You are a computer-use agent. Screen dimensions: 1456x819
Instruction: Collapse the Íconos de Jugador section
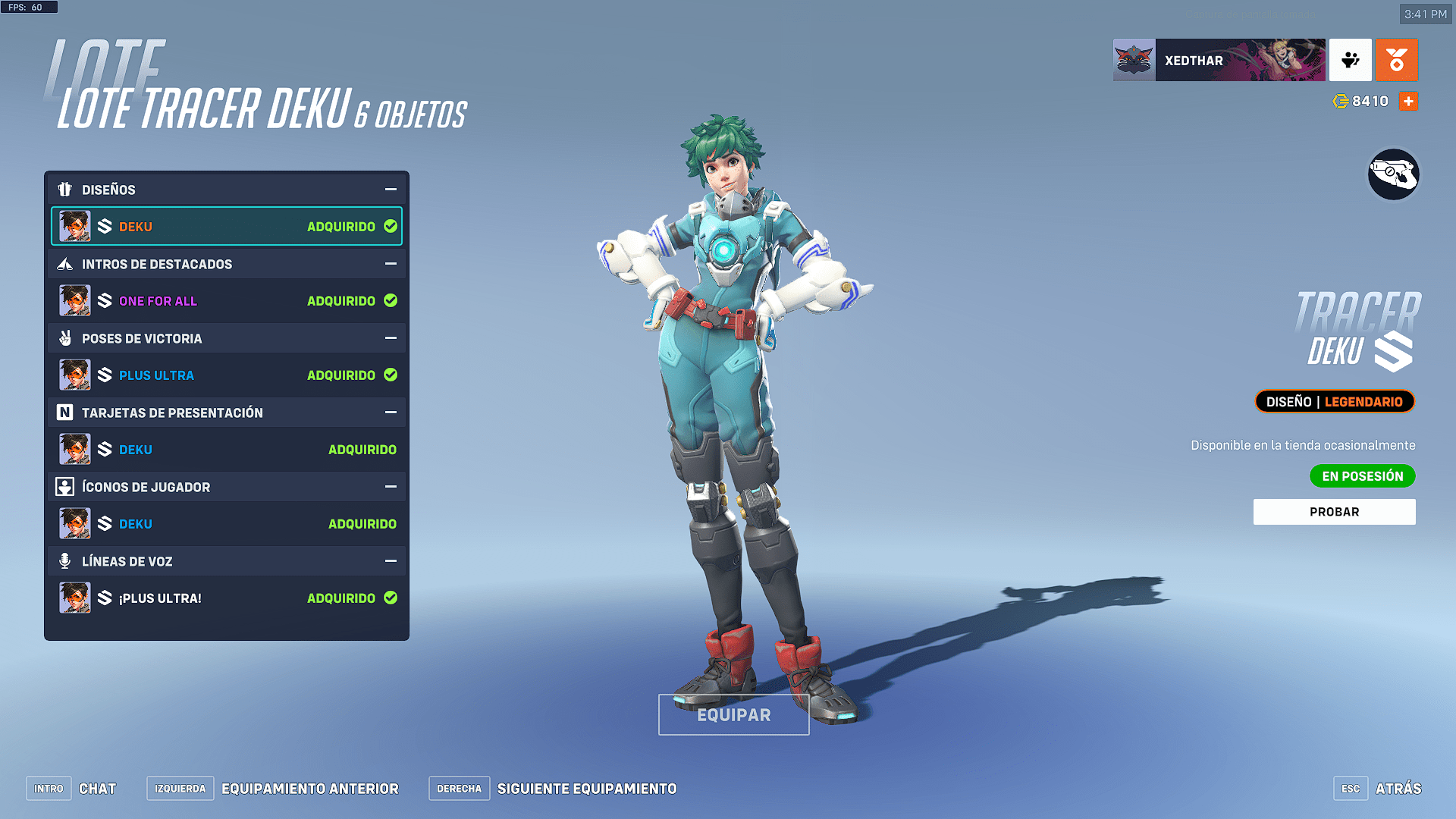click(391, 487)
